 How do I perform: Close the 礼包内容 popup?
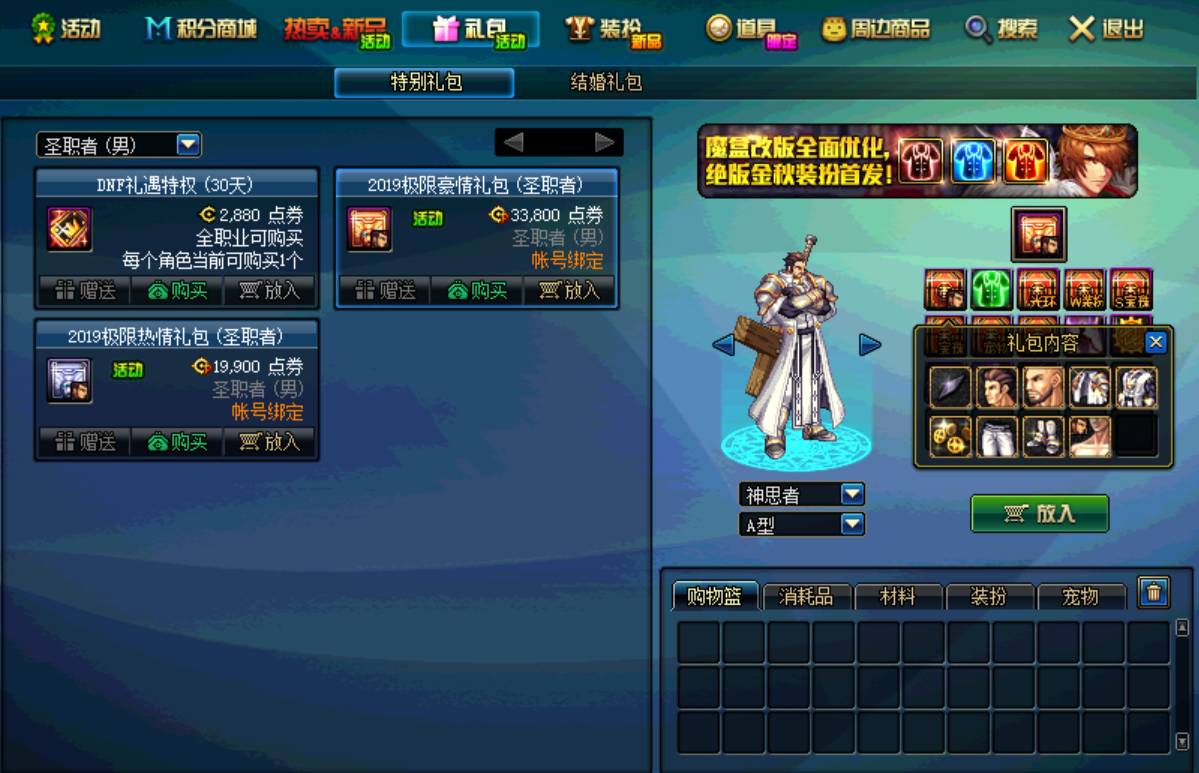click(1155, 343)
